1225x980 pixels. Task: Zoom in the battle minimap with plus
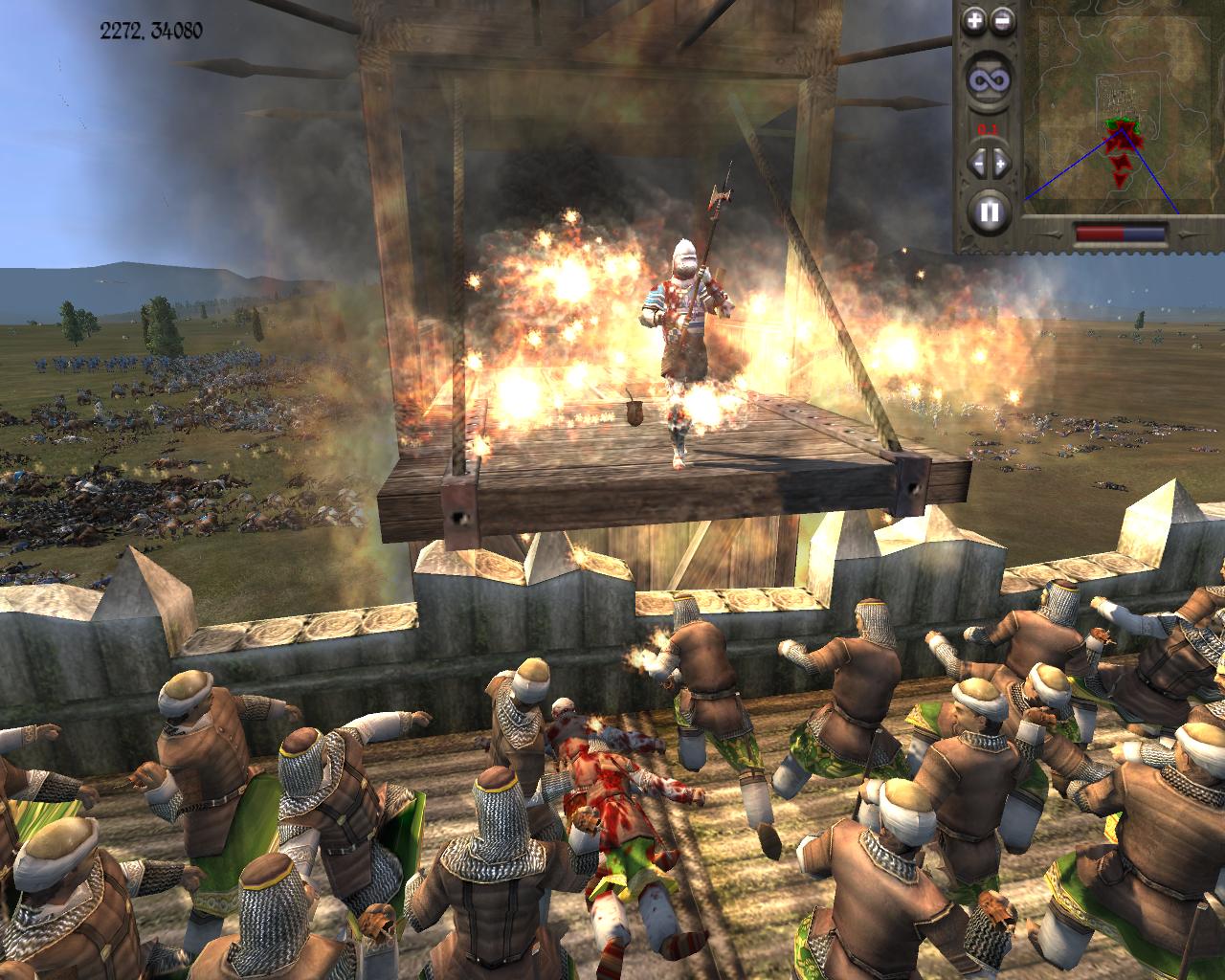974,19
